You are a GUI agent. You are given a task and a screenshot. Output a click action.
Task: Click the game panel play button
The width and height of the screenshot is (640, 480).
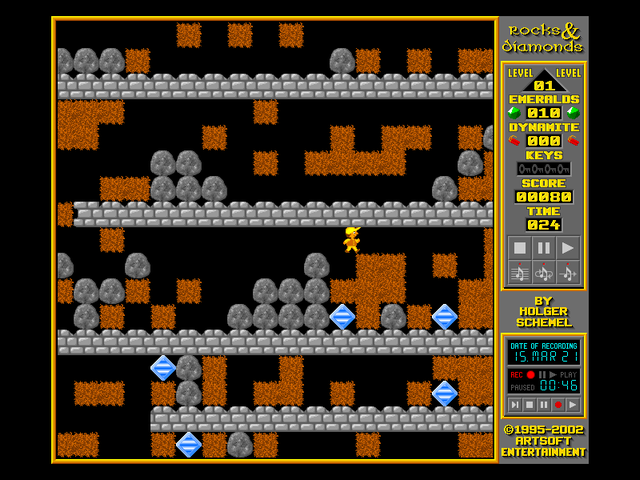[x=567, y=248]
